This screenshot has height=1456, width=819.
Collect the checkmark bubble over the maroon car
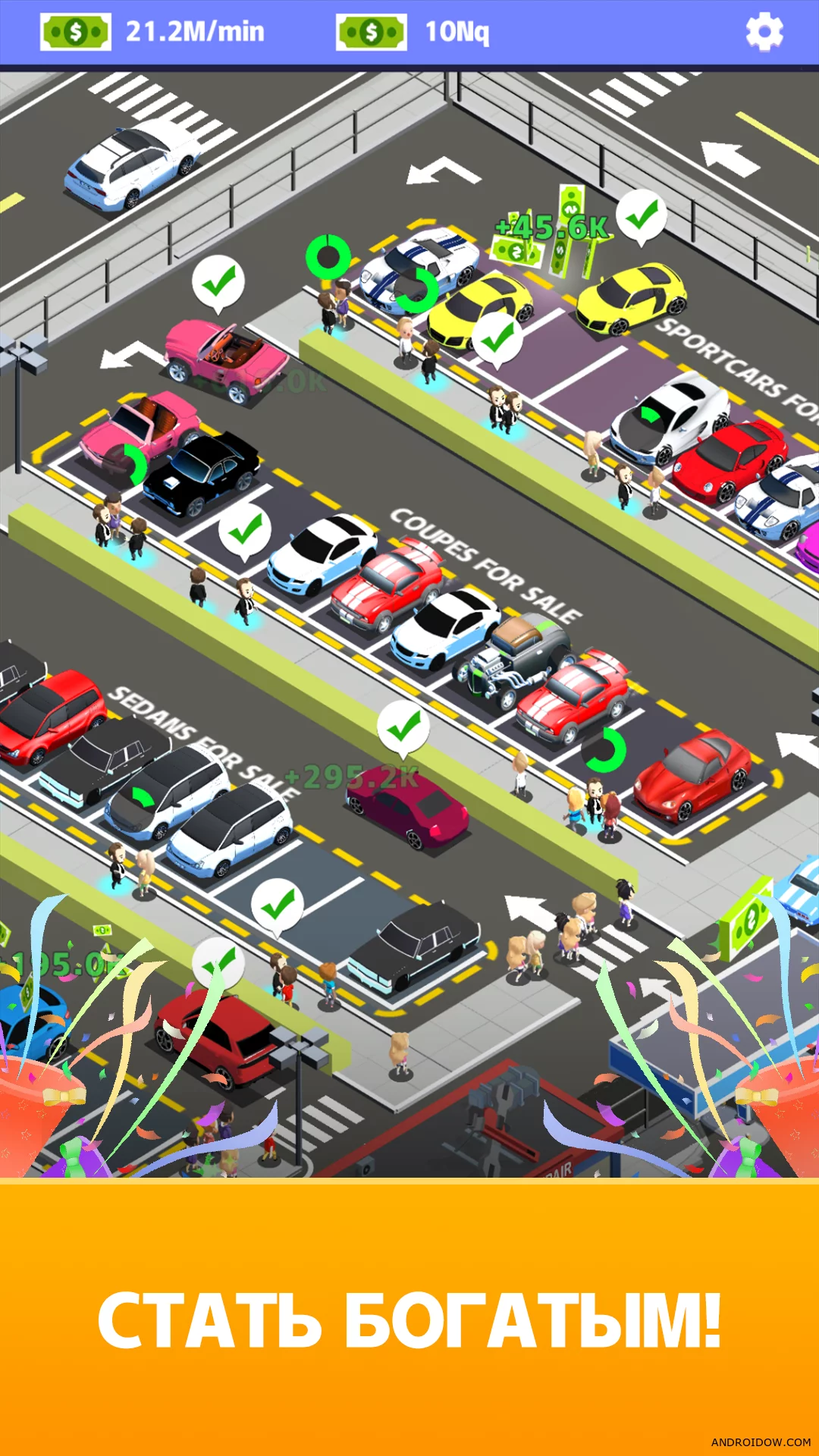pyautogui.click(x=403, y=727)
